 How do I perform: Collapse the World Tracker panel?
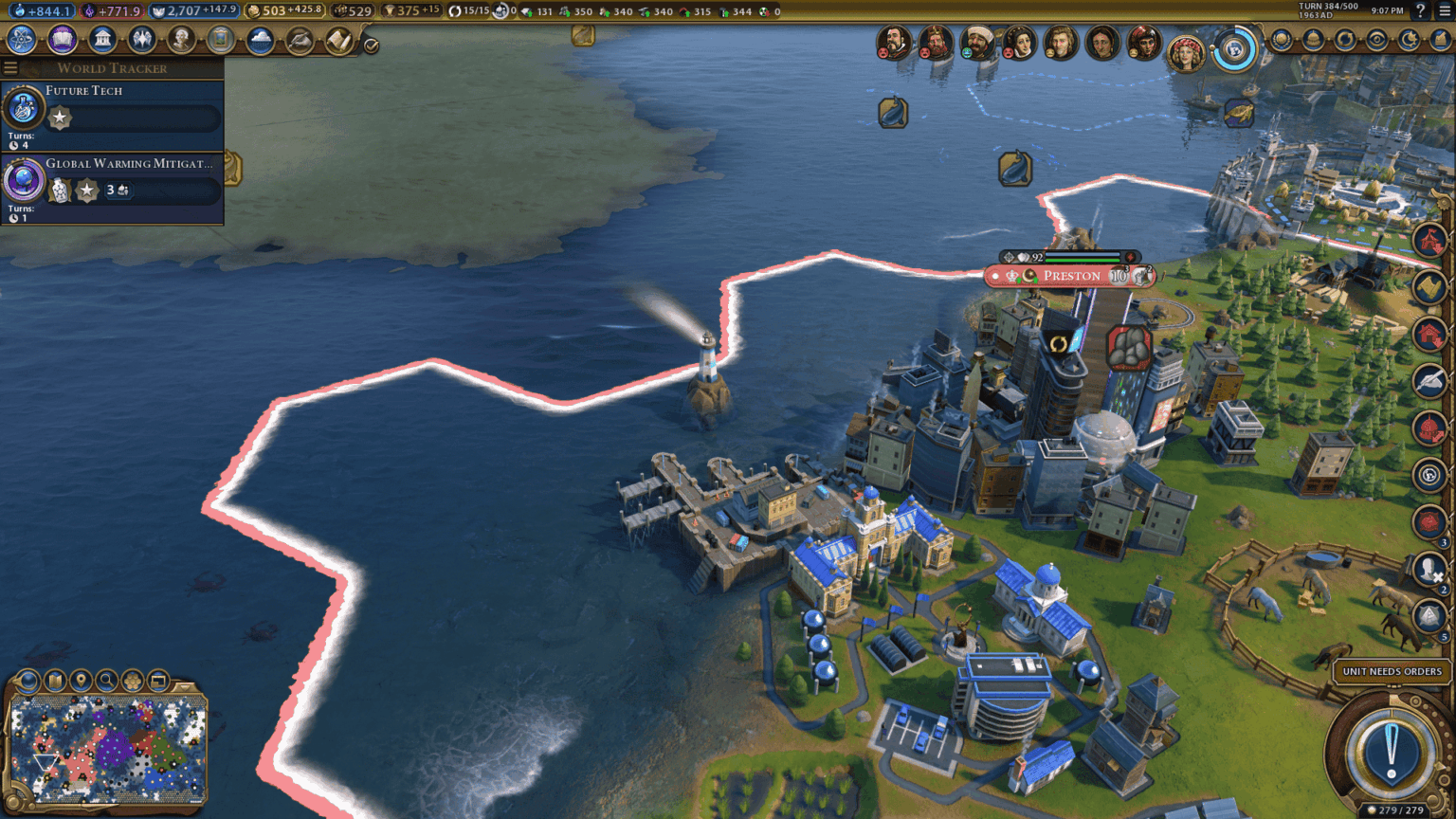click(10, 67)
